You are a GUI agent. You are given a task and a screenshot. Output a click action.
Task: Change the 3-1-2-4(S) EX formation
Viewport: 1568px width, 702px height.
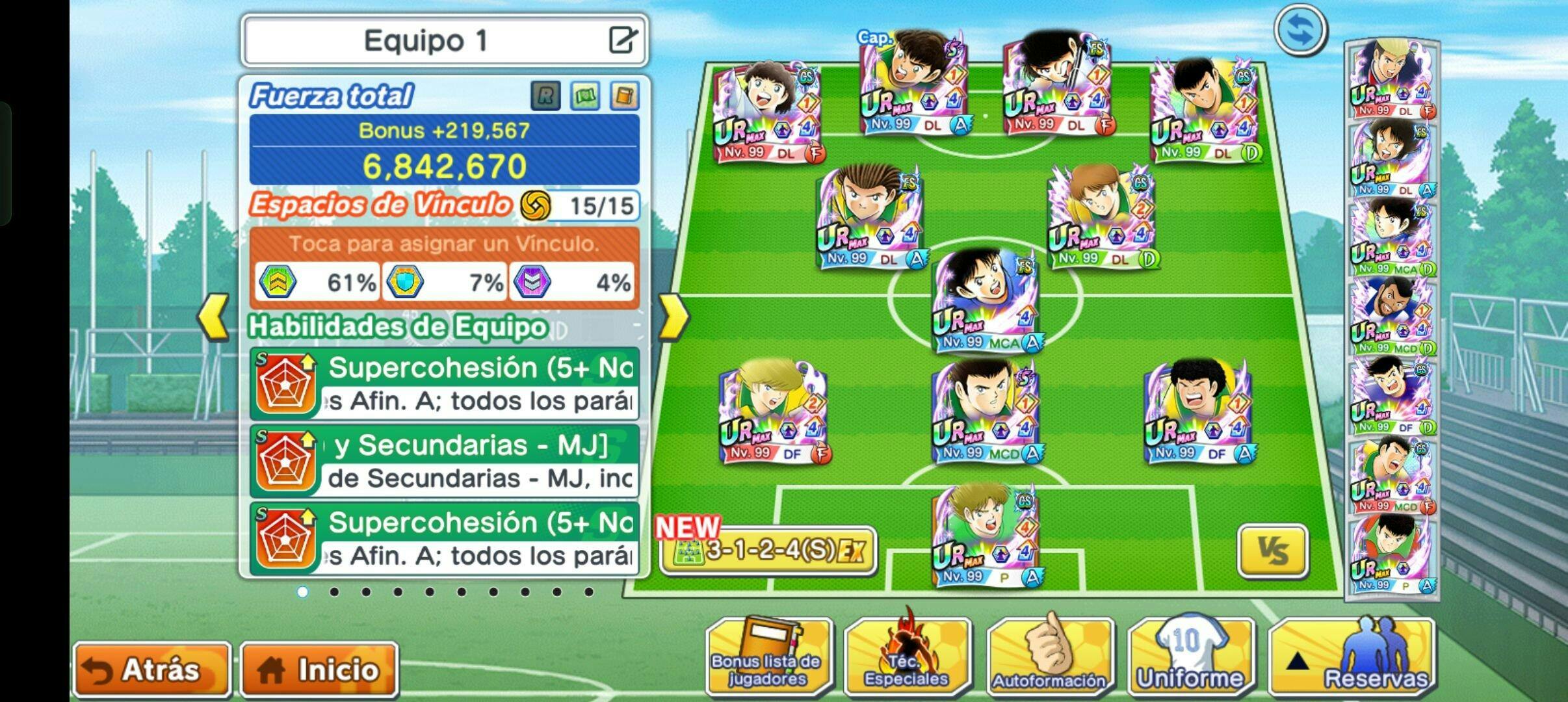768,551
